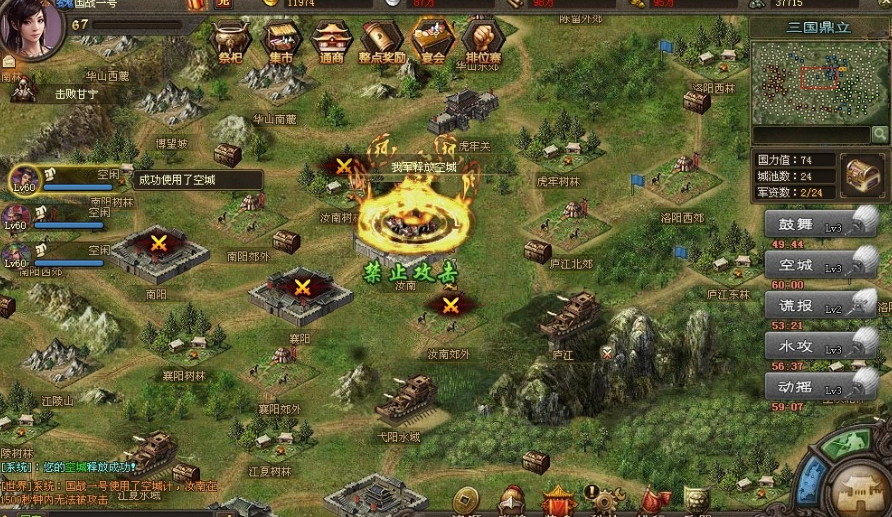Click the player portrait avatar
892x517 pixels.
28,30
